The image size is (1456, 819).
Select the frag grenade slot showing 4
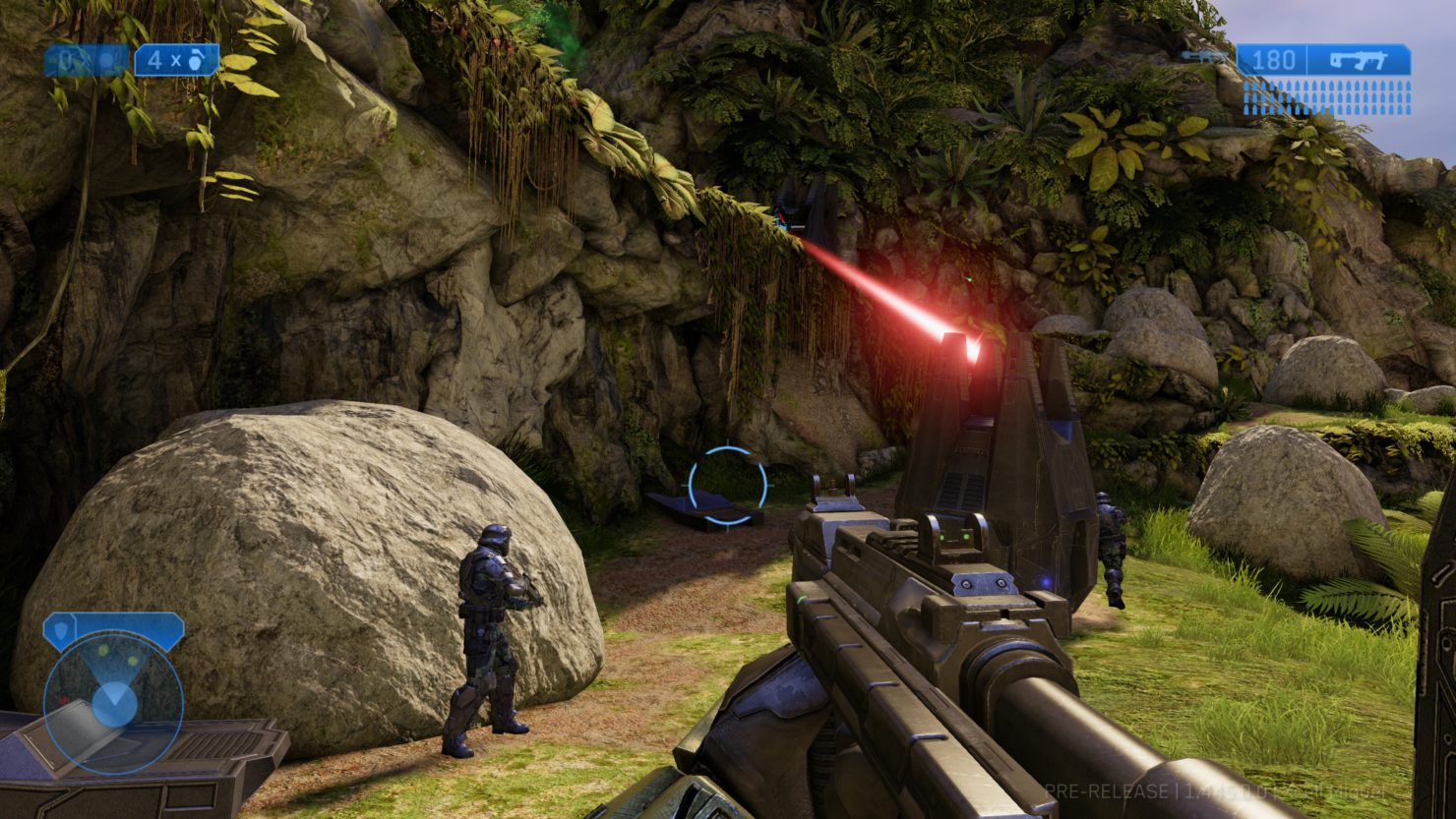tap(176, 61)
